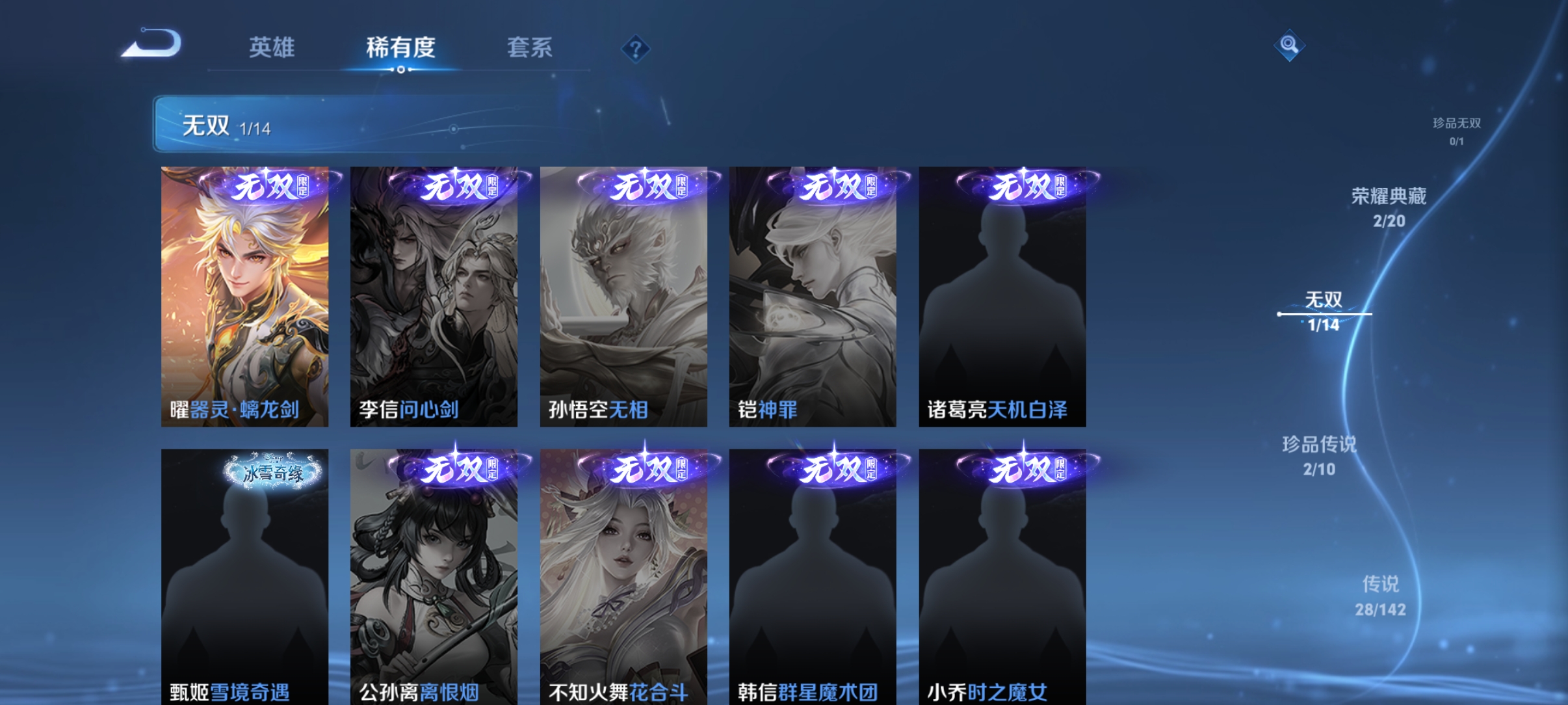The height and width of the screenshot is (705, 1568).
Task: Switch to the 套系 tab
Action: pyautogui.click(x=530, y=47)
